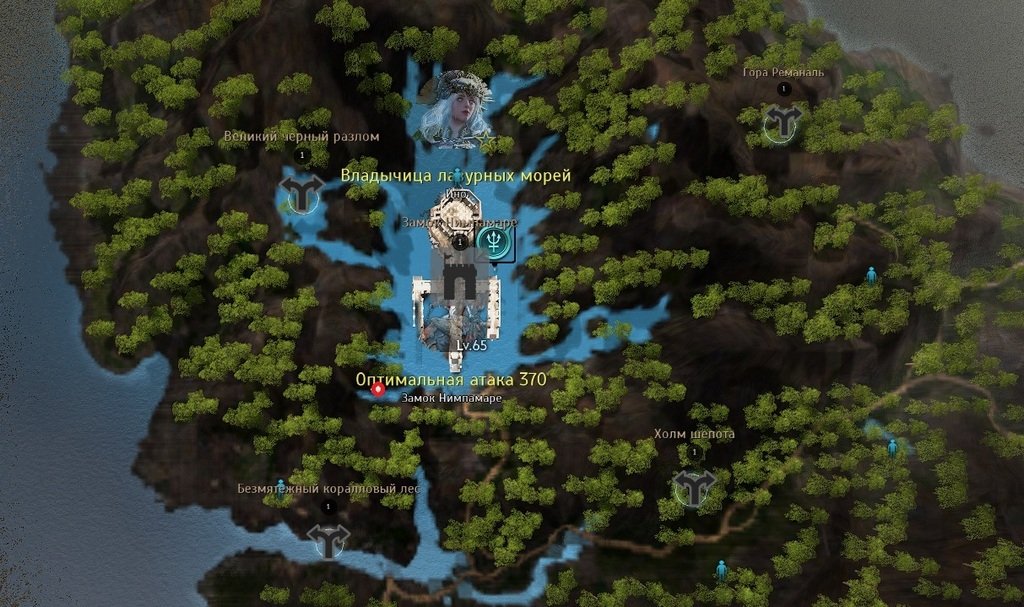Select the red location pin marker
Viewport: 1024px width, 607px height.
[379, 391]
